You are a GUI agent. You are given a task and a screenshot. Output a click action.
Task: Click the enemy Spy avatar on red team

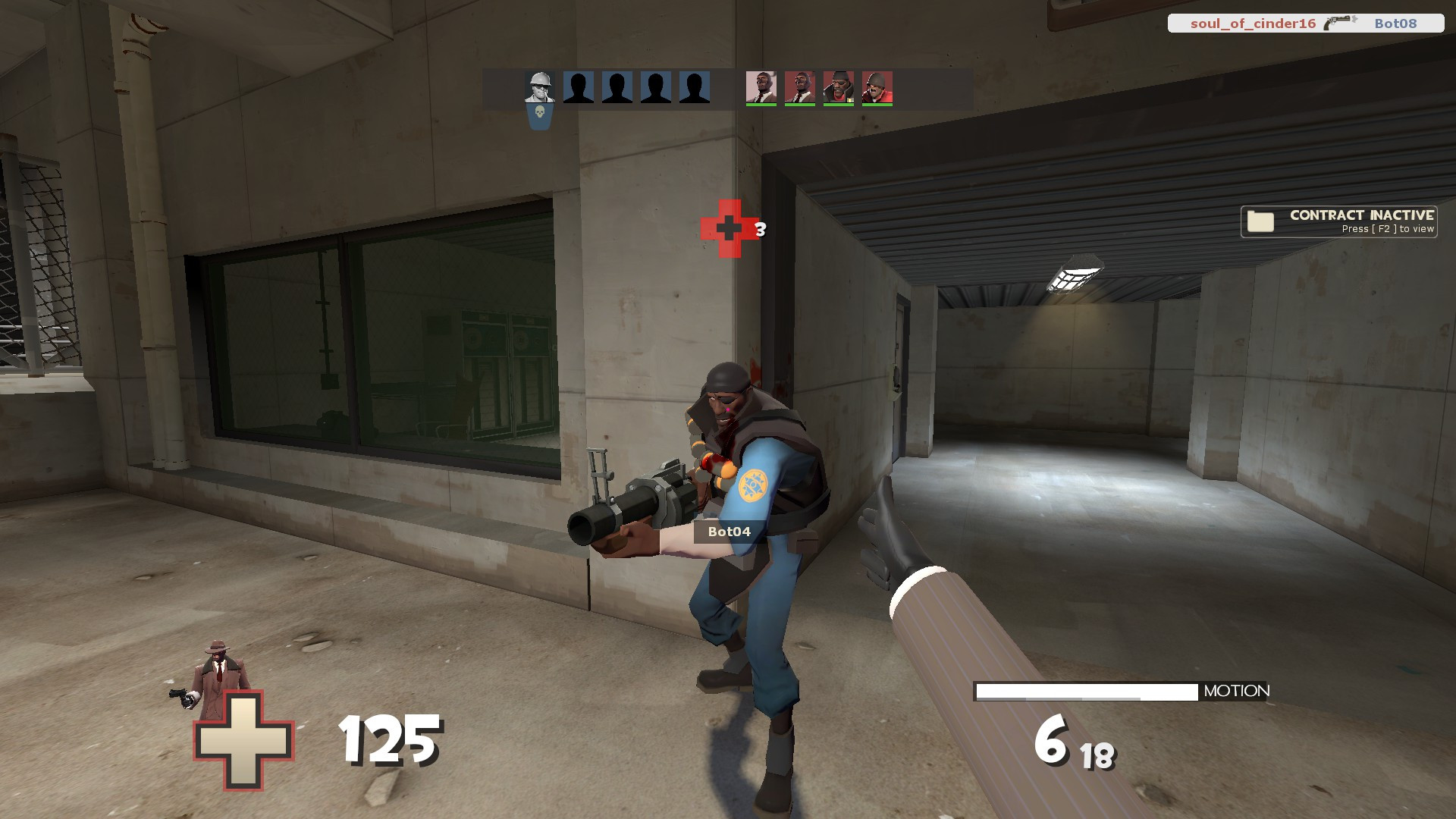tap(762, 89)
